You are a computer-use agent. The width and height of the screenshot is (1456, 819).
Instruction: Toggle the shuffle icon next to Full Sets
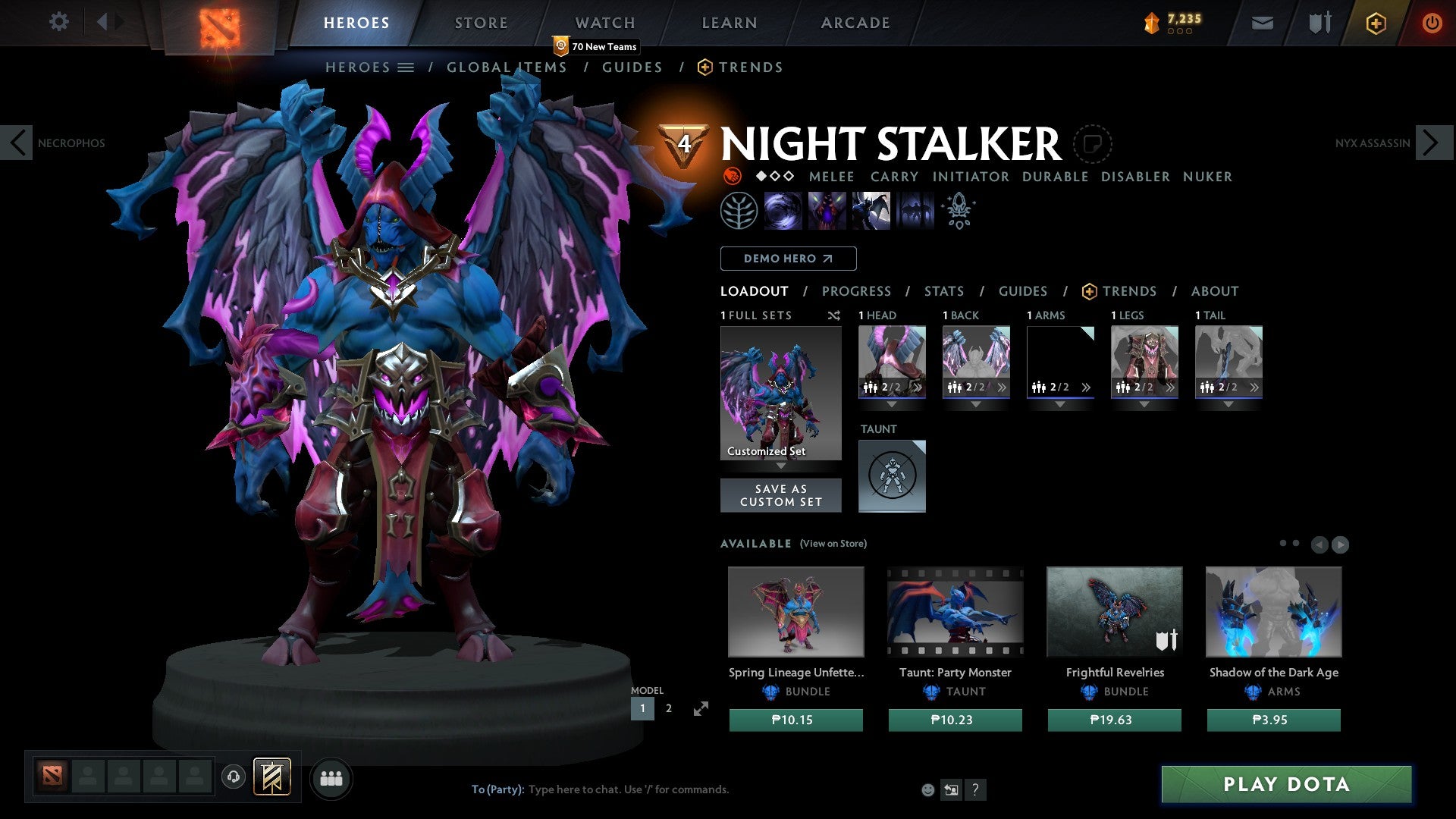tap(833, 315)
